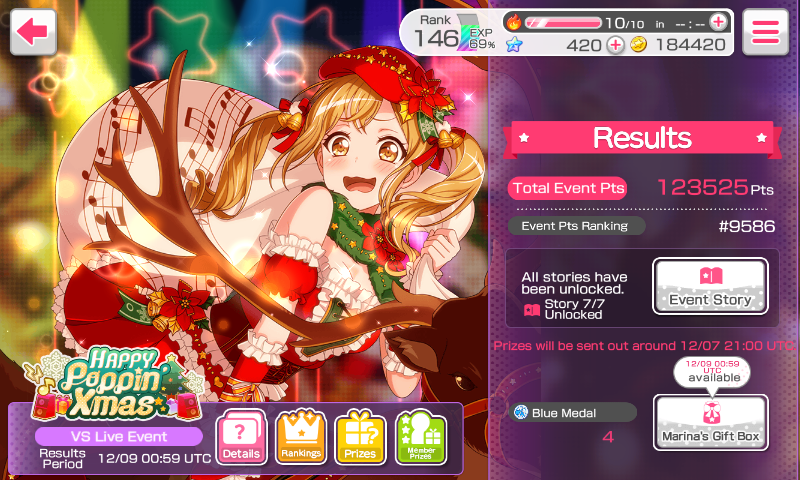The image size is (800, 480).
Task: Tap the Happy Poppin' Xmas event logo
Action: coord(110,382)
